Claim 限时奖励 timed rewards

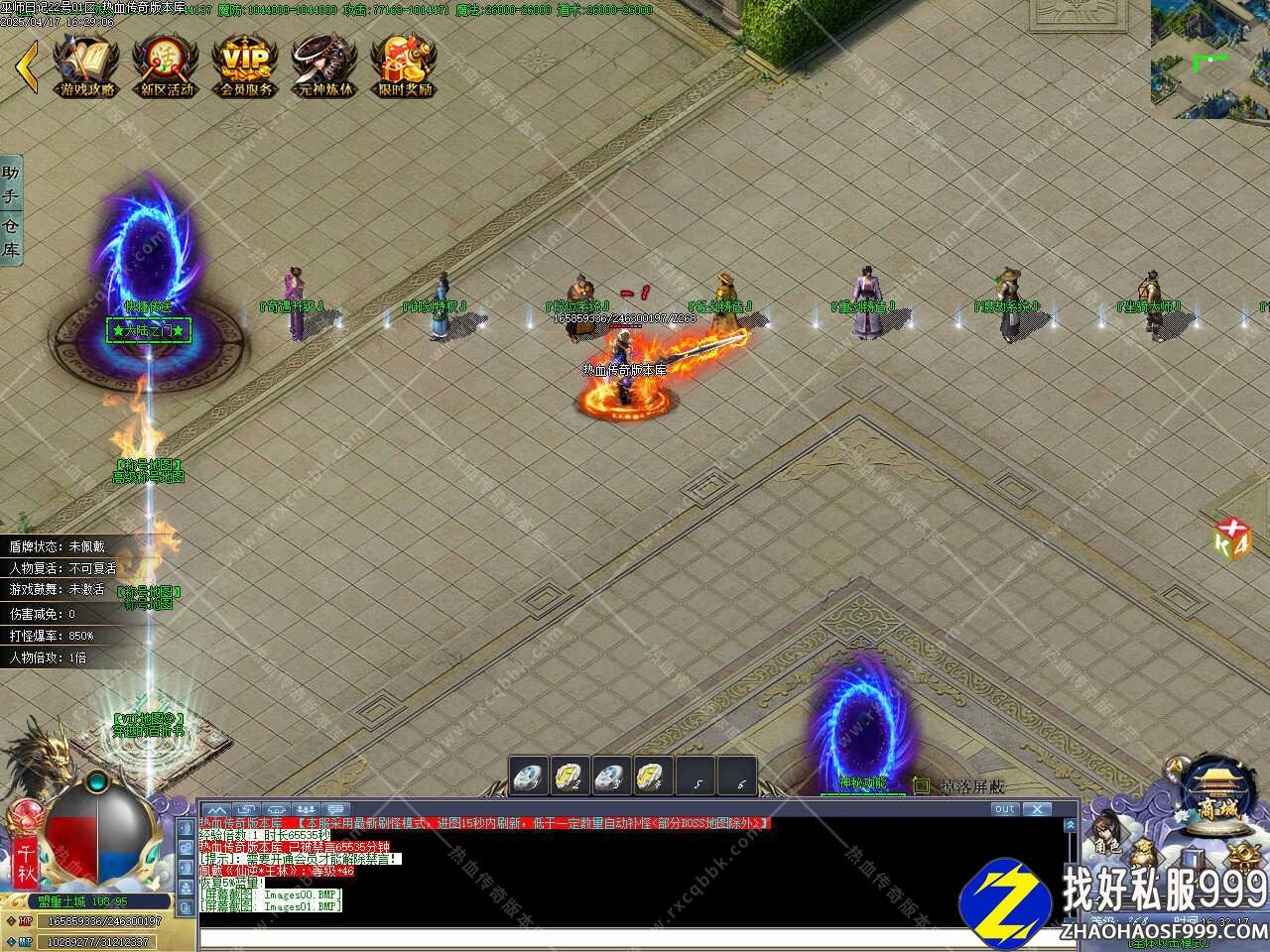click(404, 66)
